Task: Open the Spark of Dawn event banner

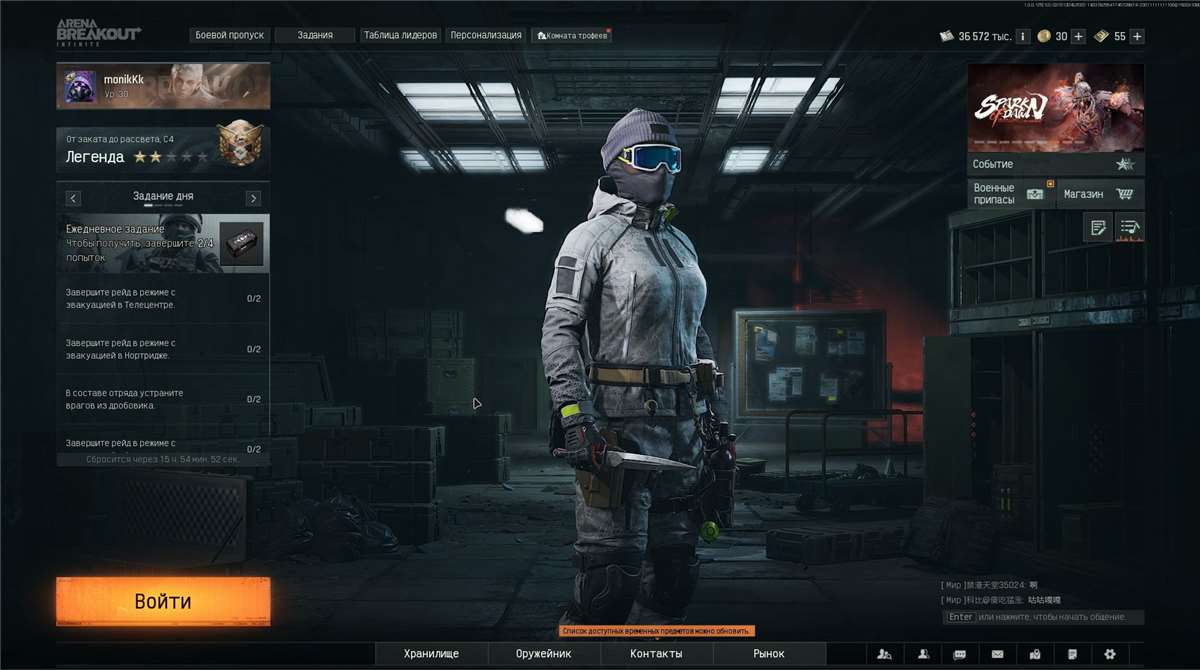Action: [1055, 108]
